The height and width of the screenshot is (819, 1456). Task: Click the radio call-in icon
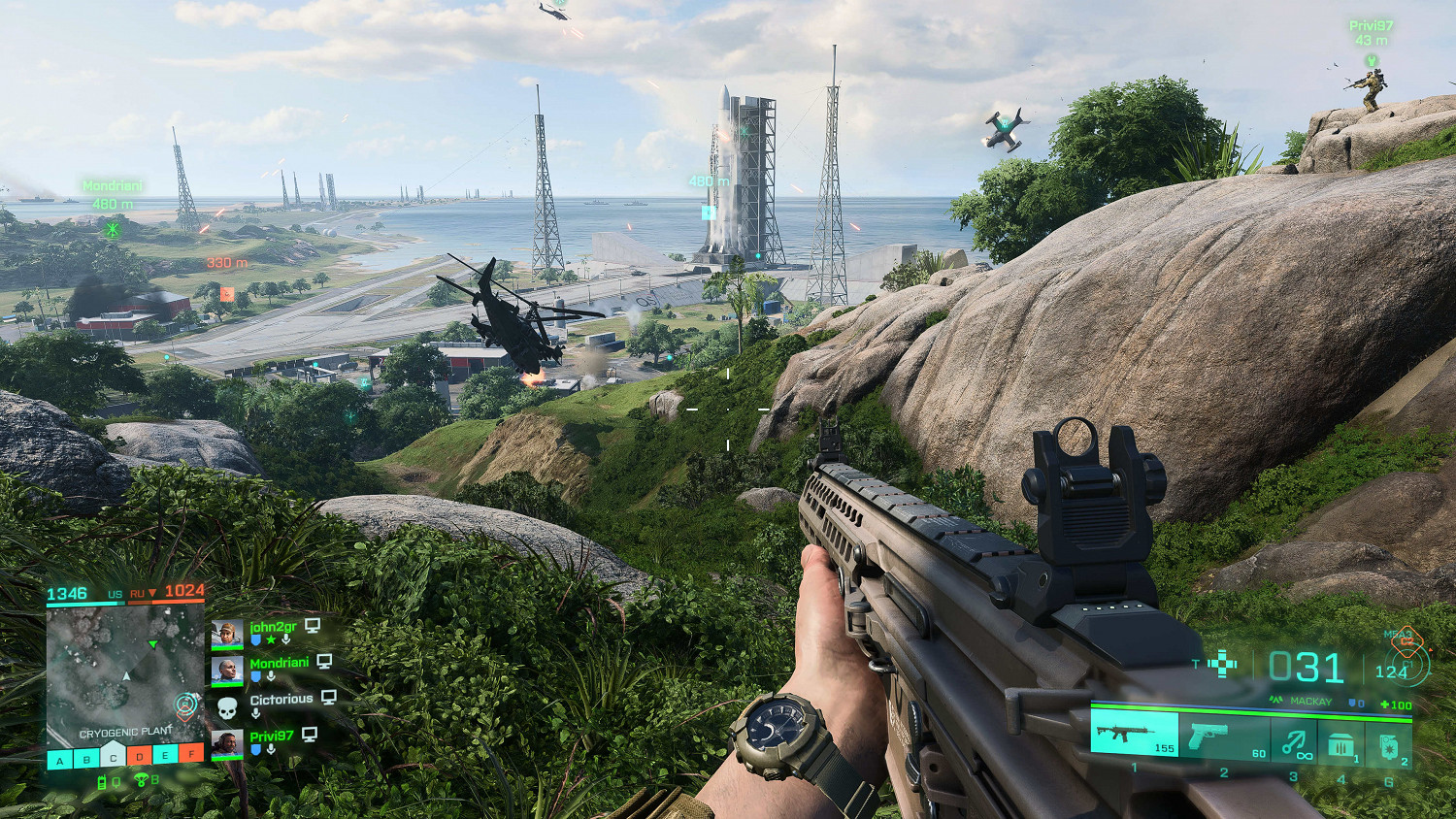click(101, 782)
